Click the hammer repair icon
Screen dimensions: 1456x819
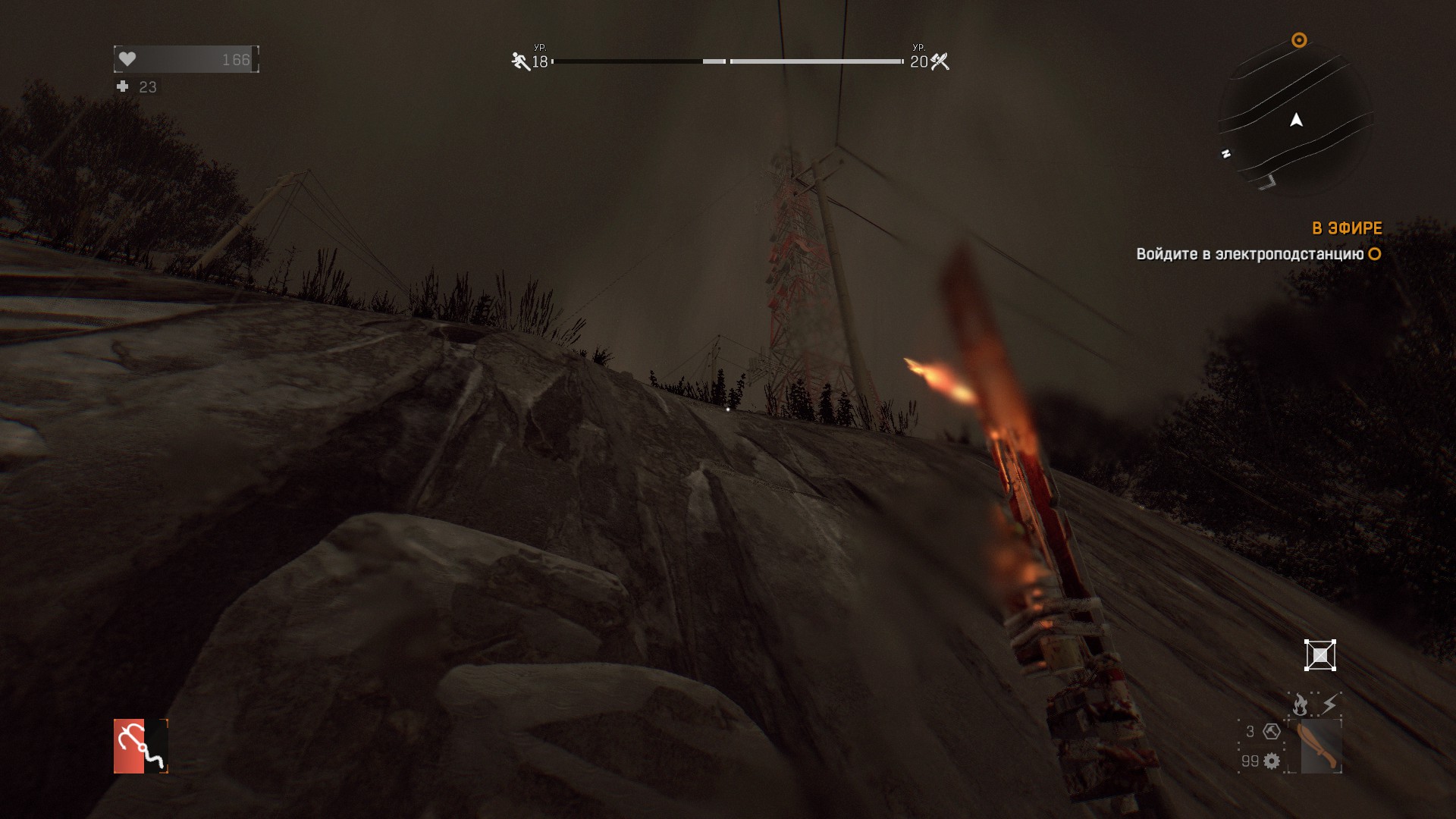click(1272, 732)
